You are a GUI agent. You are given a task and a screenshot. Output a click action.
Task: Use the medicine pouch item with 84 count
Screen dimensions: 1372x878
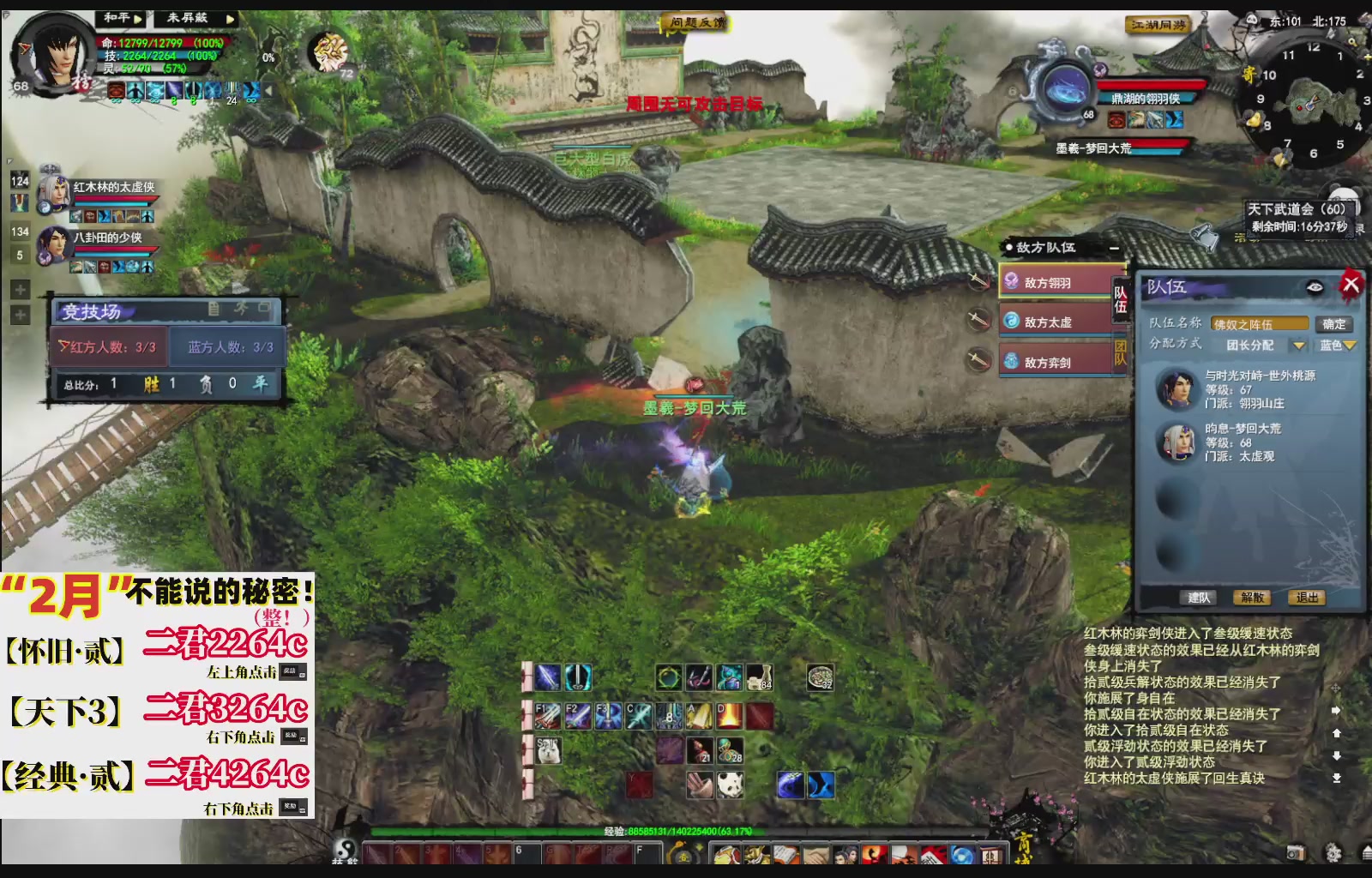click(760, 677)
